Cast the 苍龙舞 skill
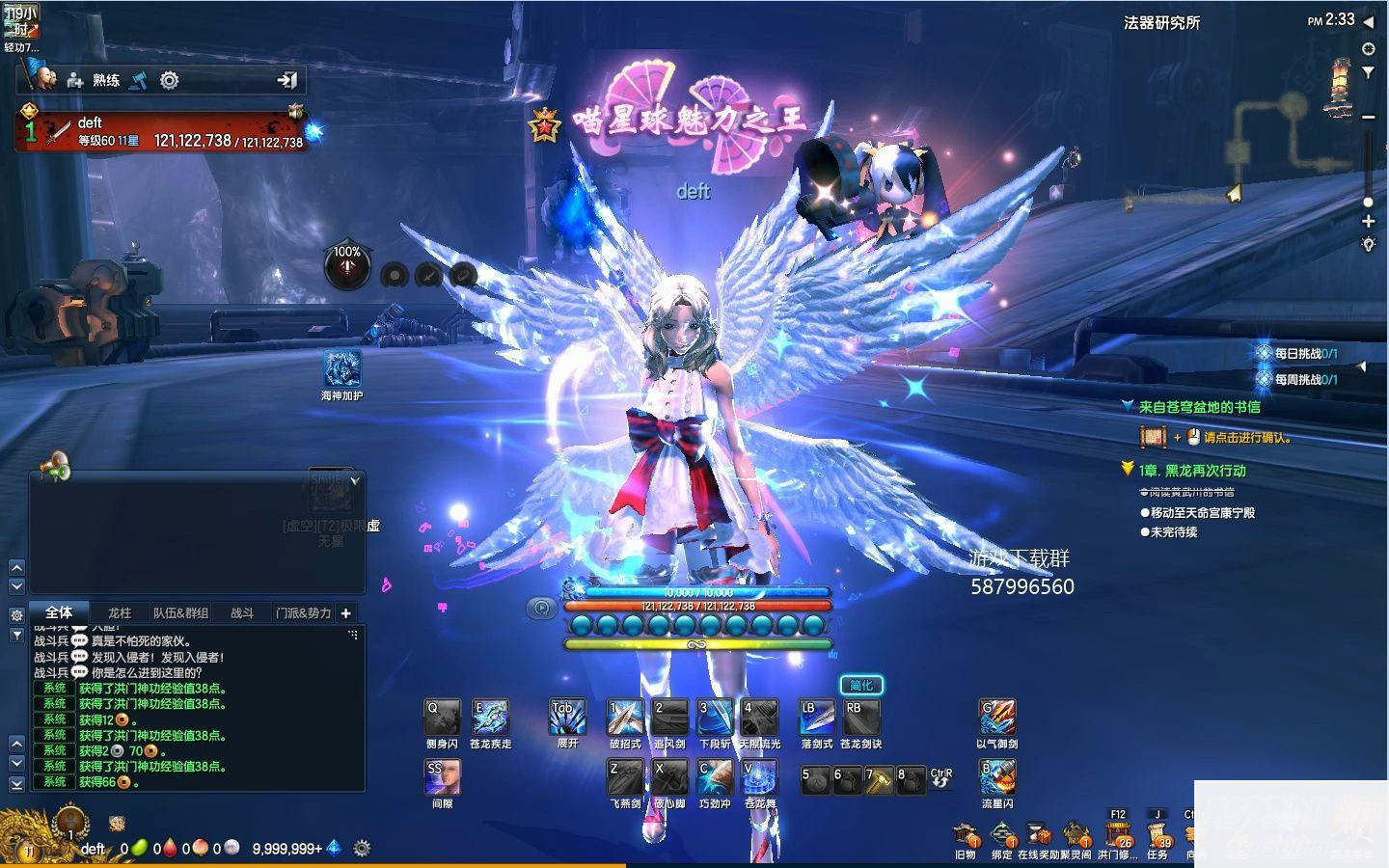This screenshot has width=1389, height=868. (759, 777)
